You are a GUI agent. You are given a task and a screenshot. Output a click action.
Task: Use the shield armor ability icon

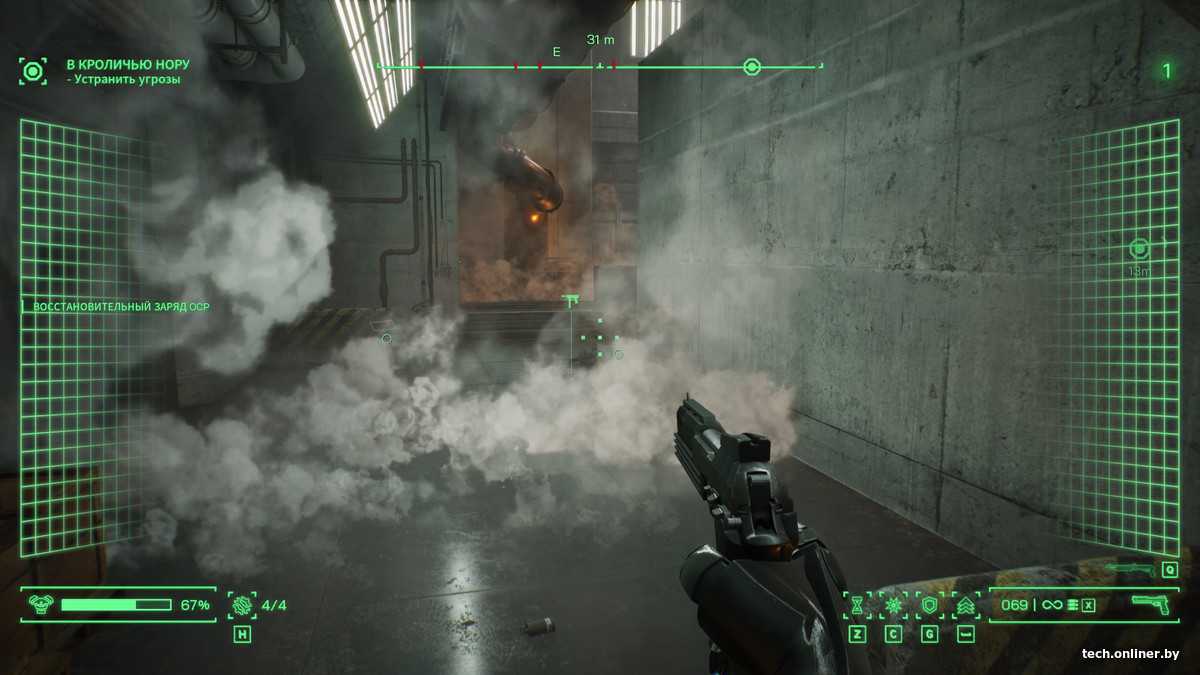point(929,605)
